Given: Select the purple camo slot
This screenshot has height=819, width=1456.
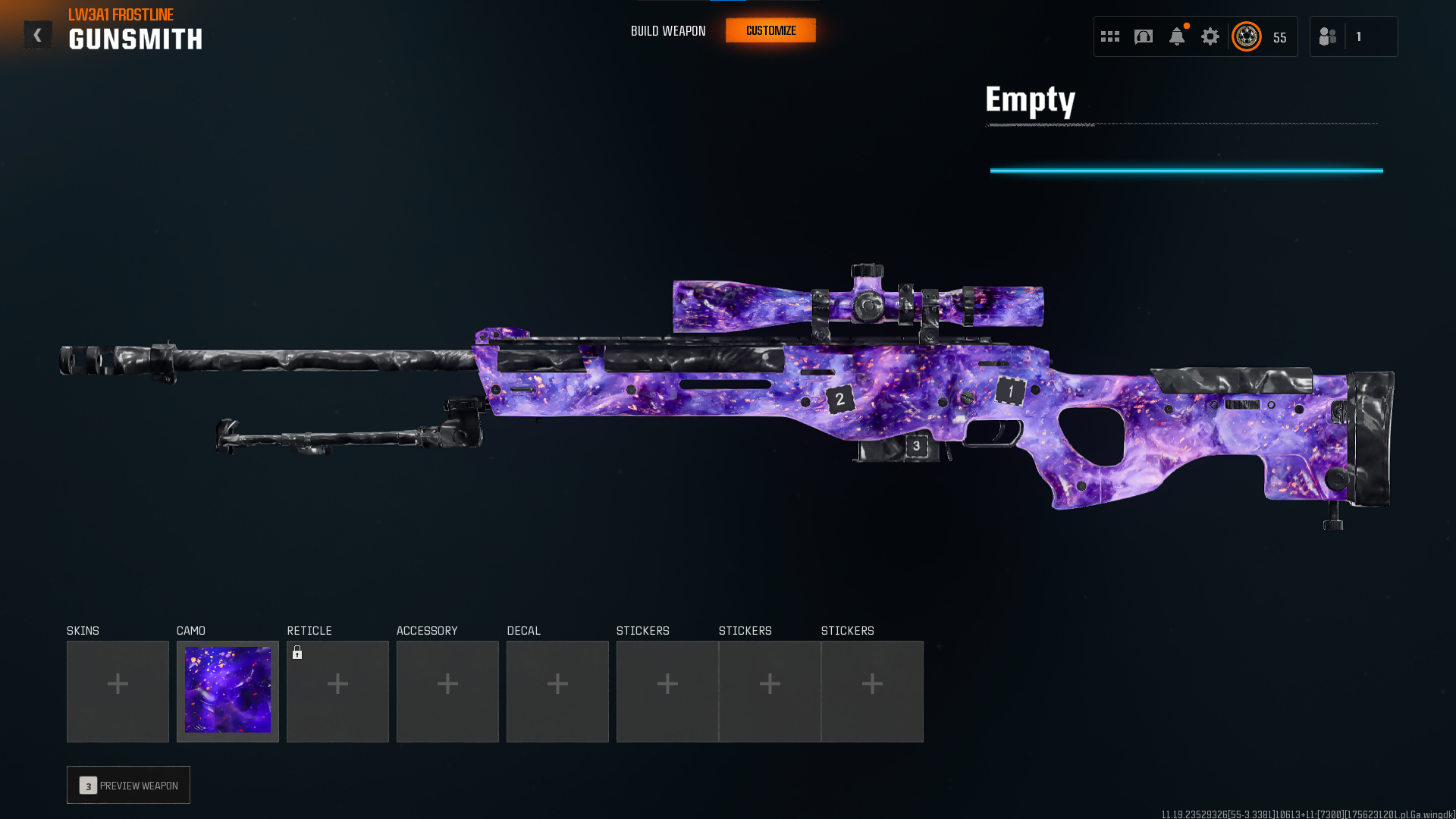Looking at the screenshot, I should (x=227, y=691).
